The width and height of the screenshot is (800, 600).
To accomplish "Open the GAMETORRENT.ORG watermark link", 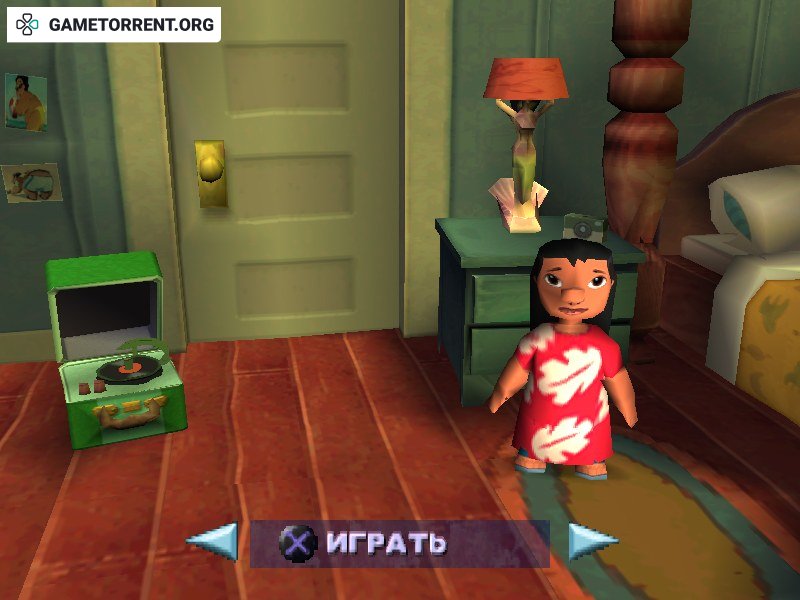I will pos(115,25).
